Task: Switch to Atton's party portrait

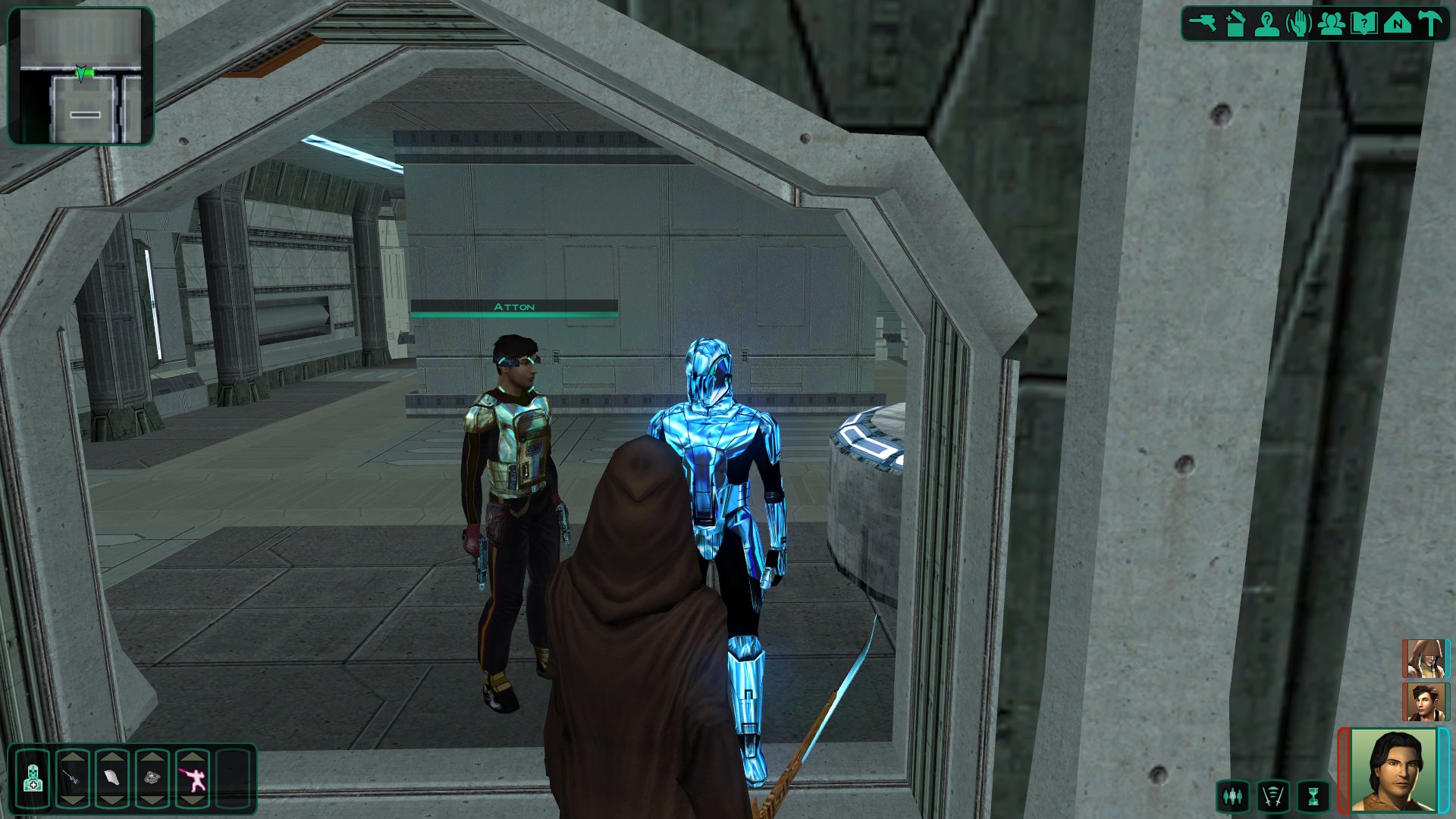Action: click(1424, 701)
